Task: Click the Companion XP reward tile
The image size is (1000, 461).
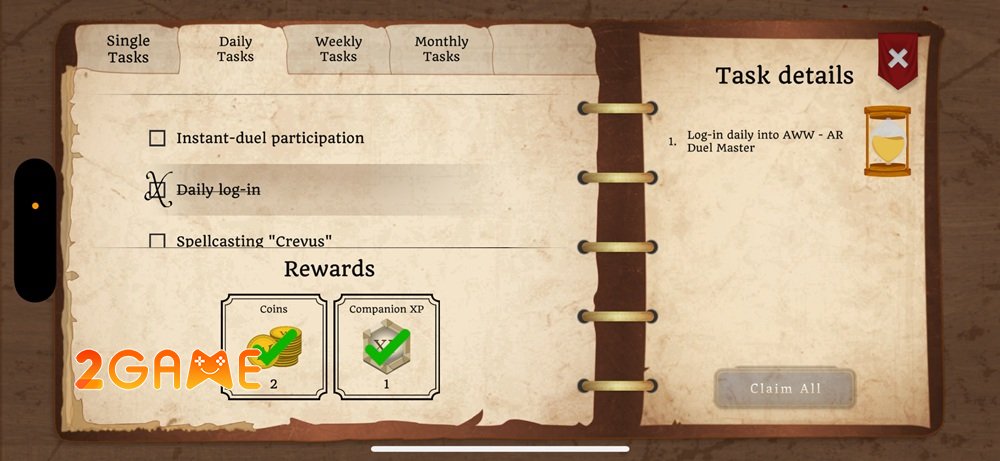Action: [385, 346]
